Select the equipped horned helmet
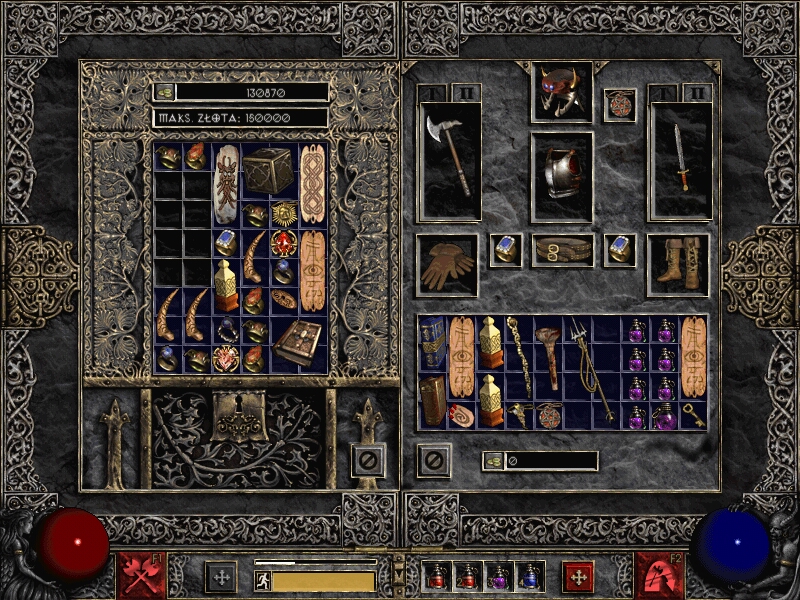Screen dimensions: 800x600 pyautogui.click(x=561, y=92)
